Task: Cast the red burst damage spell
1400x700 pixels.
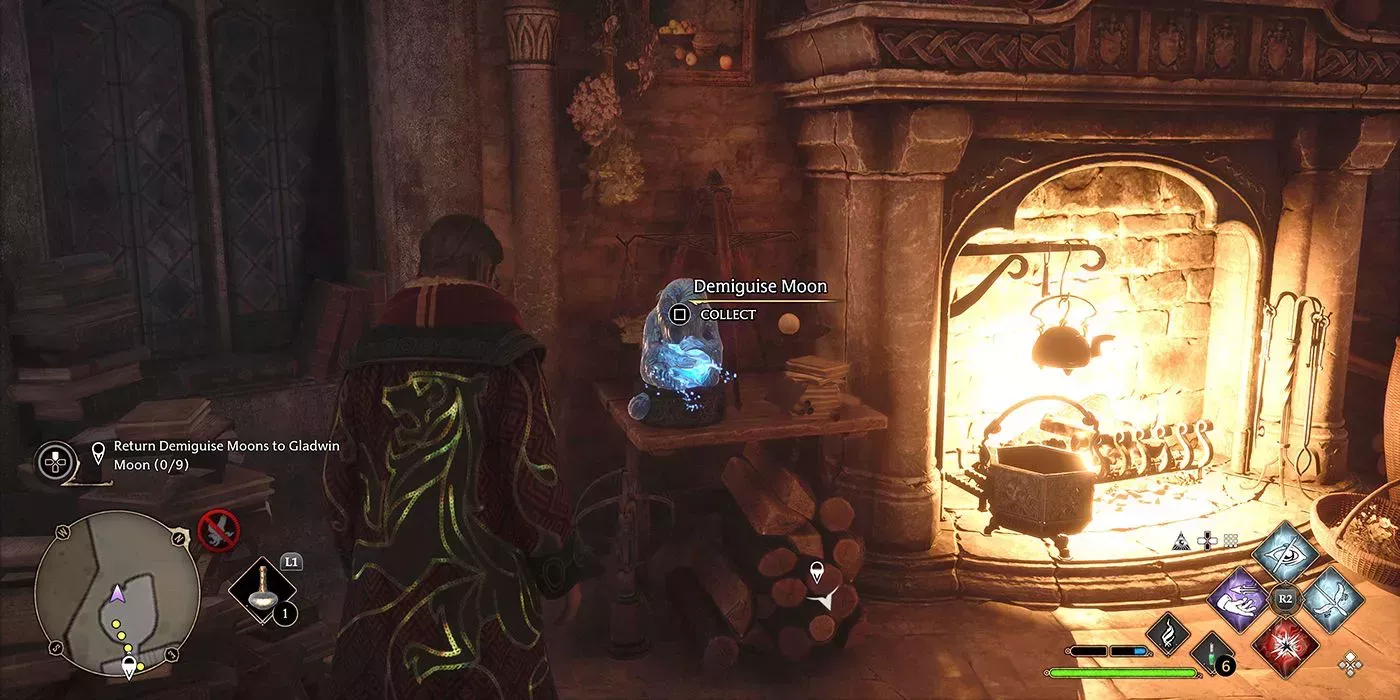Action: point(1286,645)
